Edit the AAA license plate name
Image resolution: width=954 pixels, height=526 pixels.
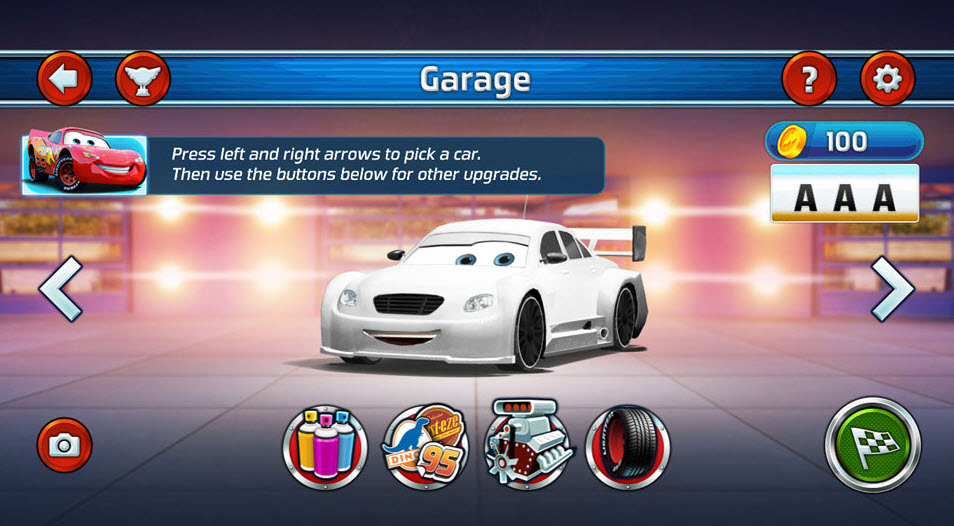pyautogui.click(x=844, y=196)
